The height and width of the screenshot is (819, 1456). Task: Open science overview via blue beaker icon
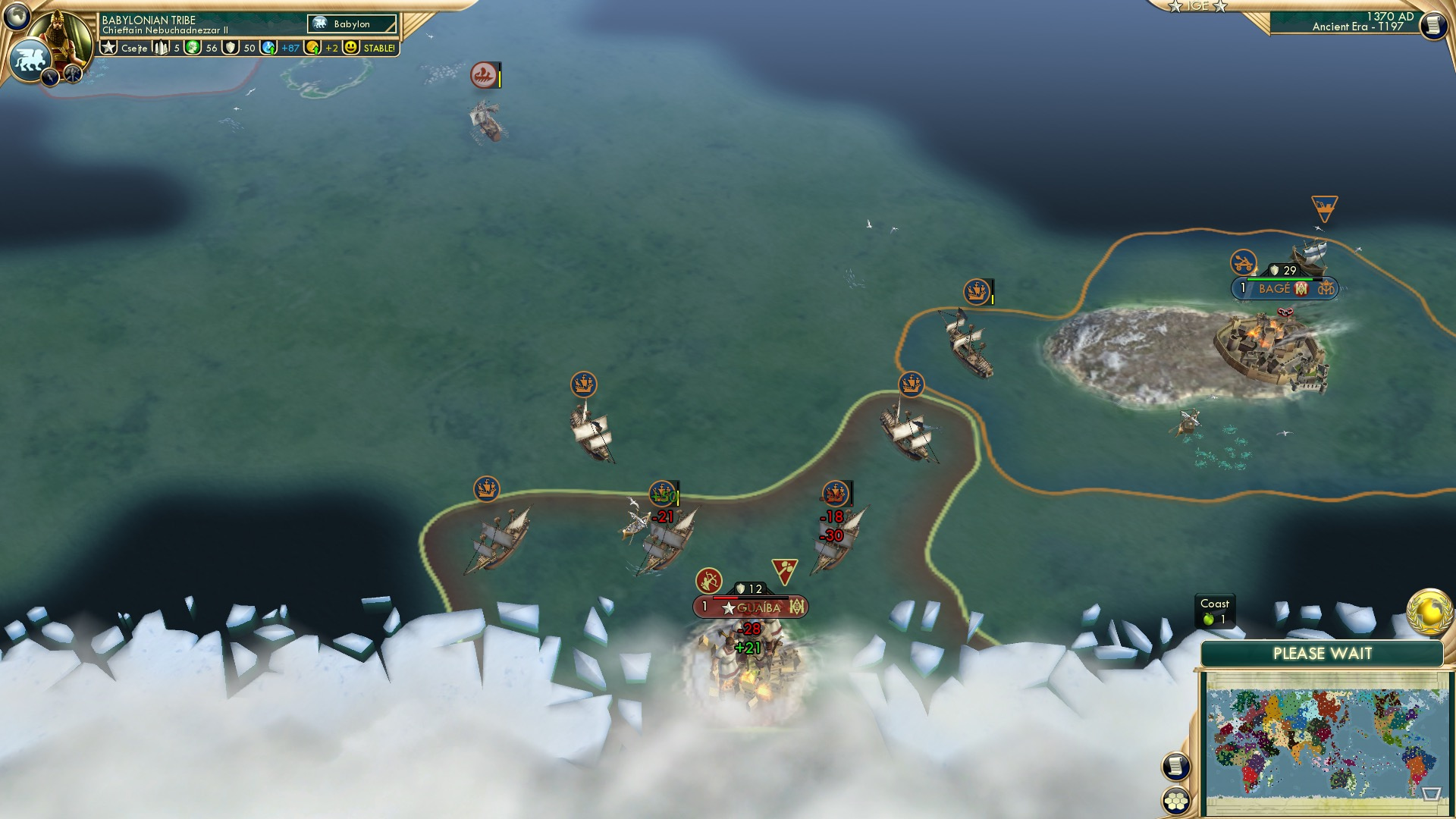click(268, 48)
